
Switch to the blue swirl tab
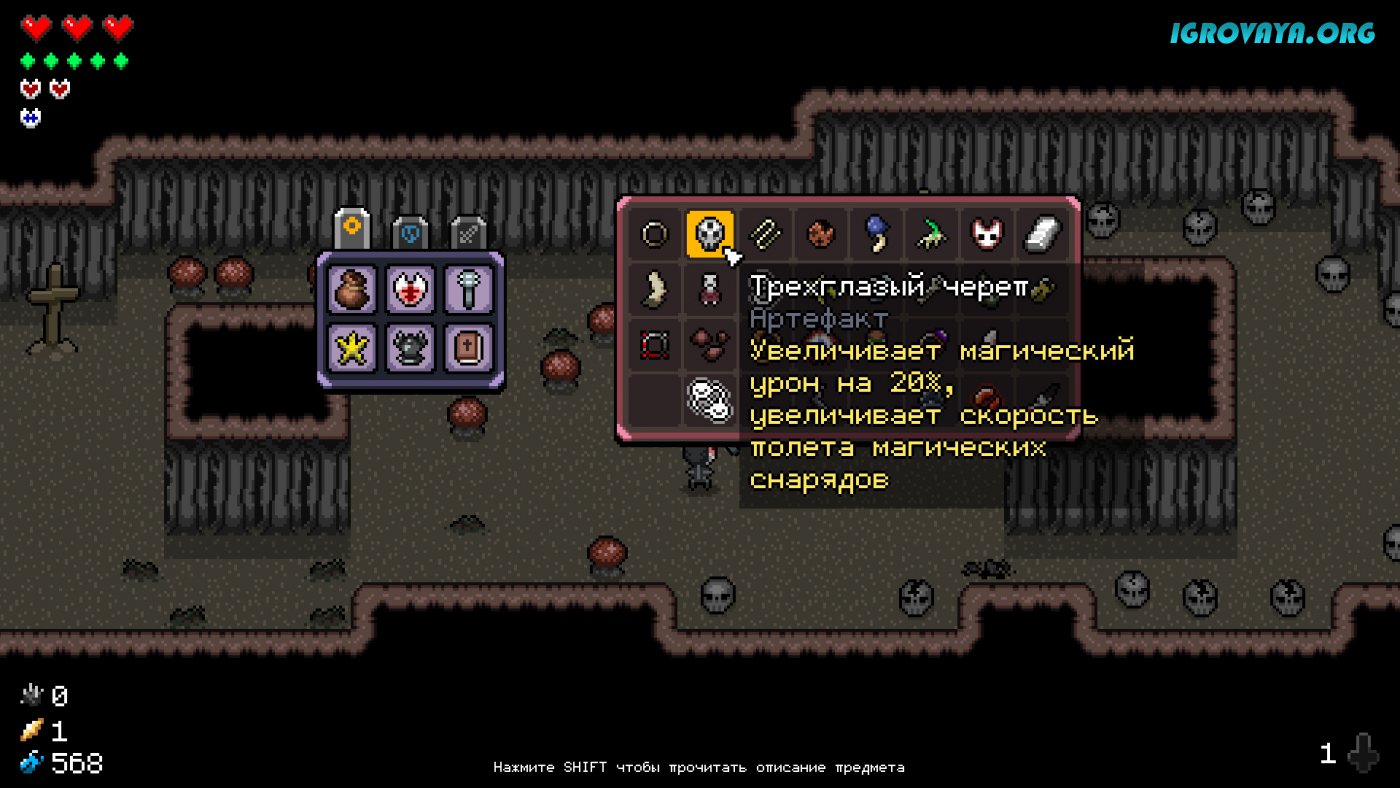[x=410, y=232]
